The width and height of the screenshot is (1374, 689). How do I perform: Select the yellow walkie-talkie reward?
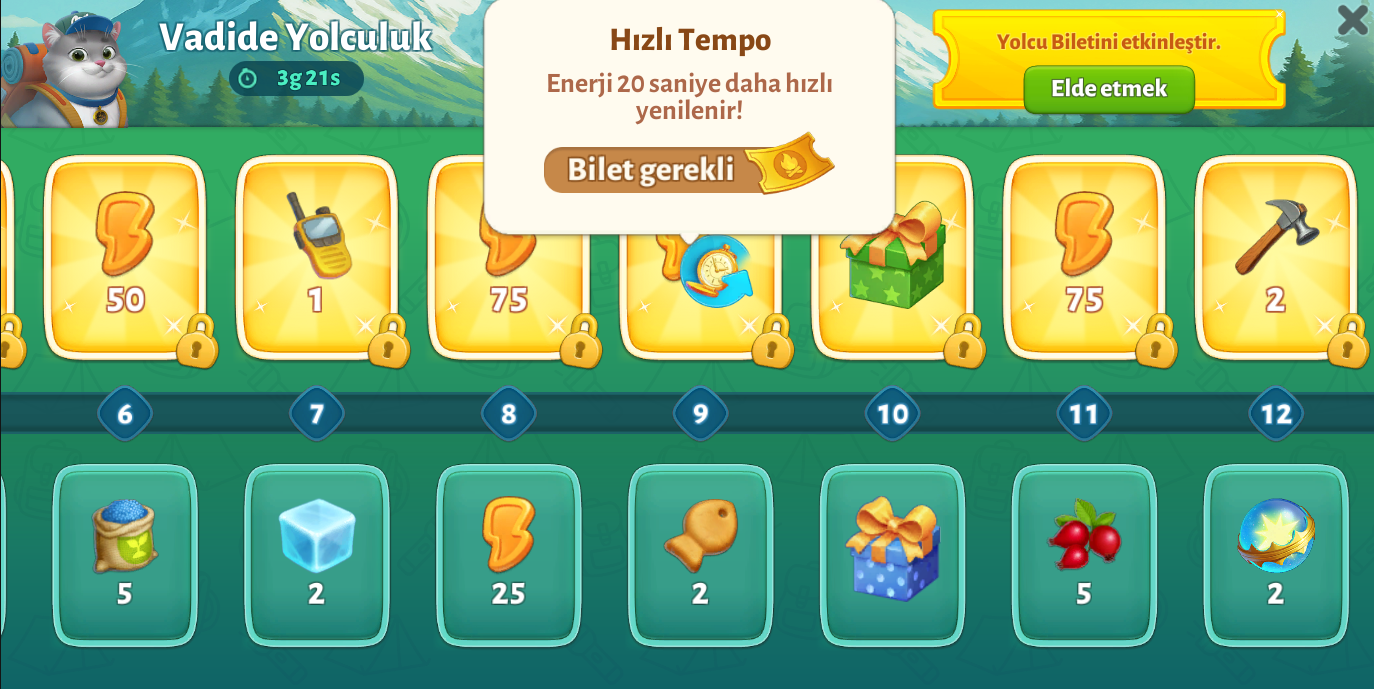coord(317,256)
